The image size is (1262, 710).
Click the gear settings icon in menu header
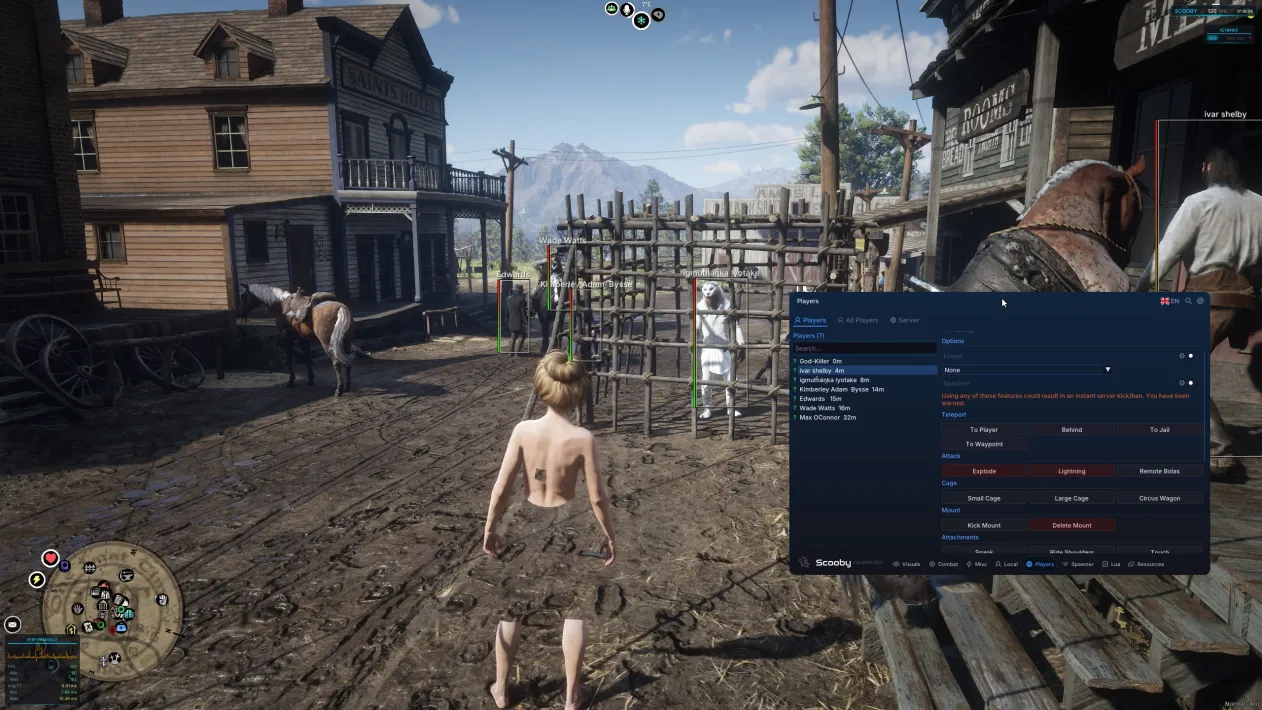[x=1201, y=301]
